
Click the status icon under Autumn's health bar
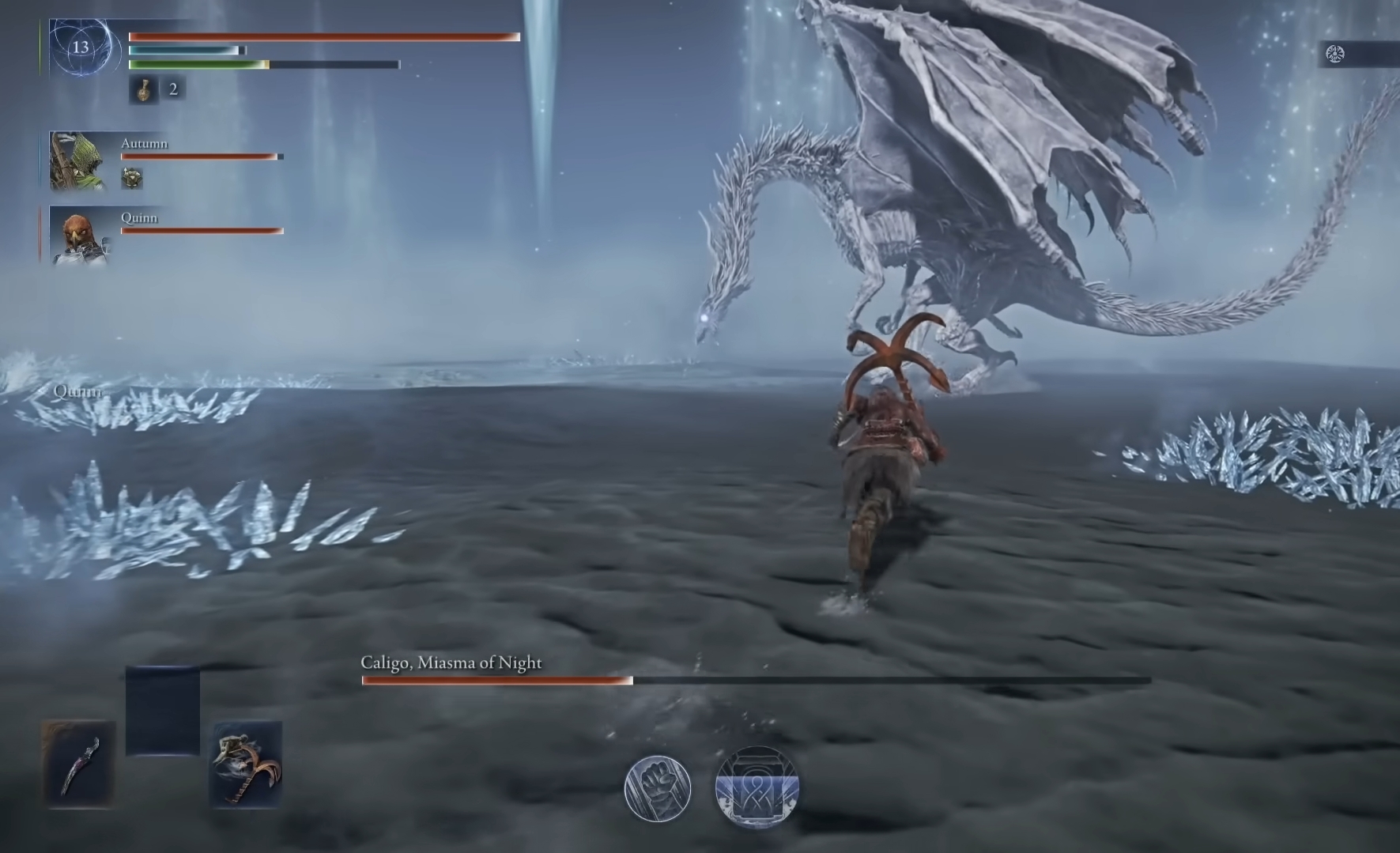pos(132,178)
